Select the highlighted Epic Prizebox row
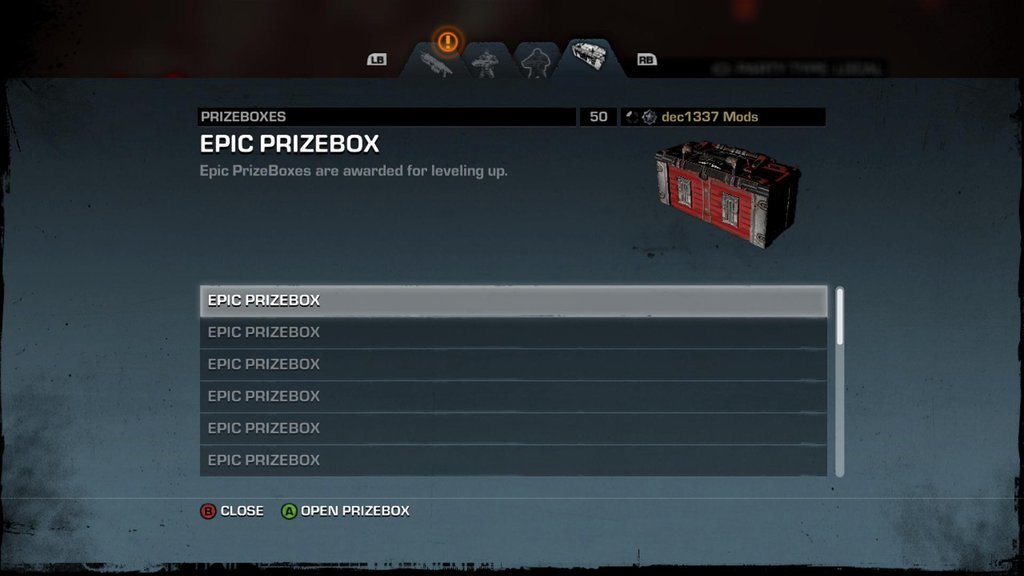Viewport: 1024px width, 576px height. 513,300
